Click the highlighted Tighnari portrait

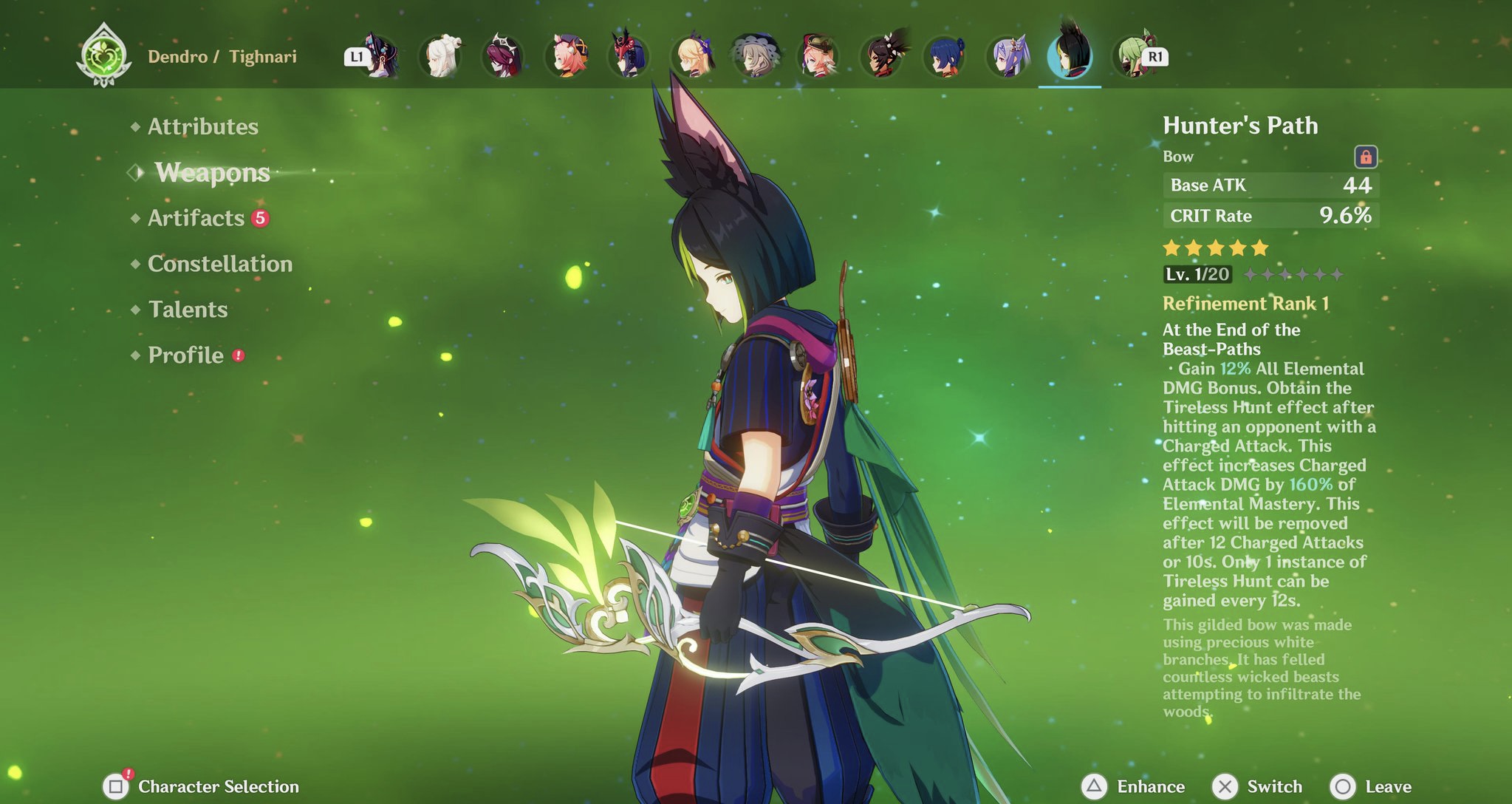[x=1070, y=56]
